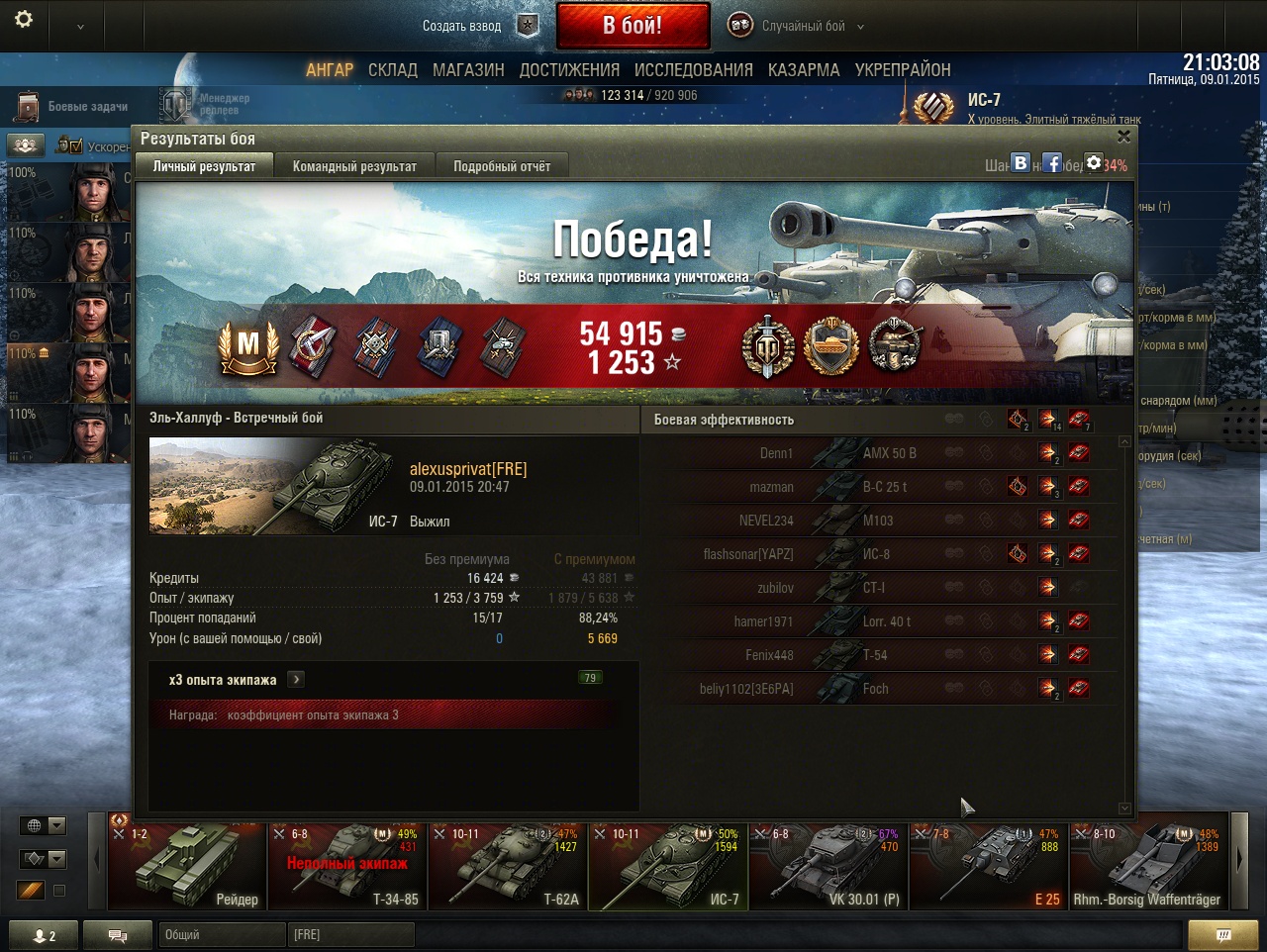Image resolution: width=1267 pixels, height=952 pixels.
Task: Close the battle results window
Action: [x=1123, y=137]
